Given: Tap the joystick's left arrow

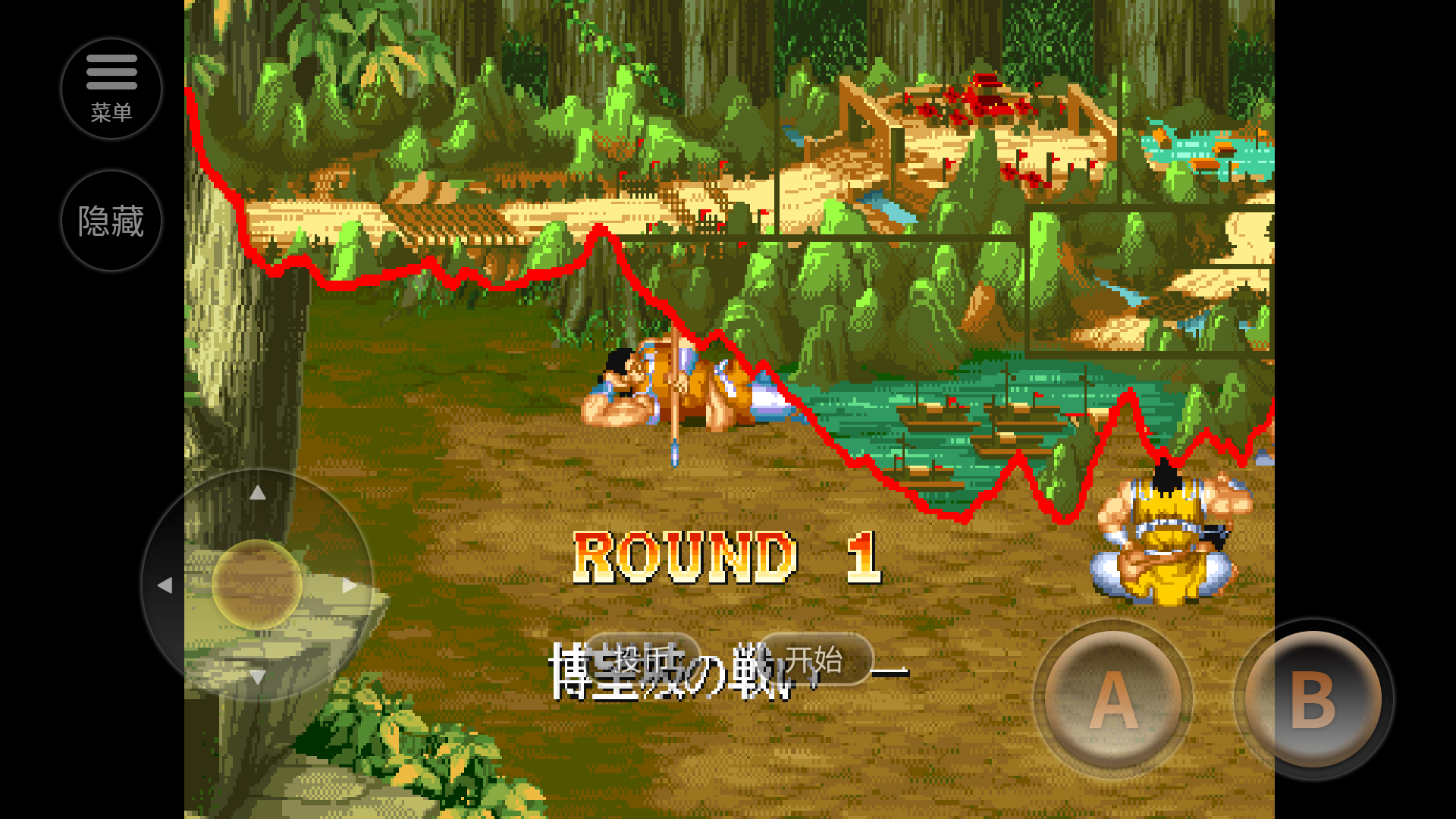Looking at the screenshot, I should click(165, 585).
